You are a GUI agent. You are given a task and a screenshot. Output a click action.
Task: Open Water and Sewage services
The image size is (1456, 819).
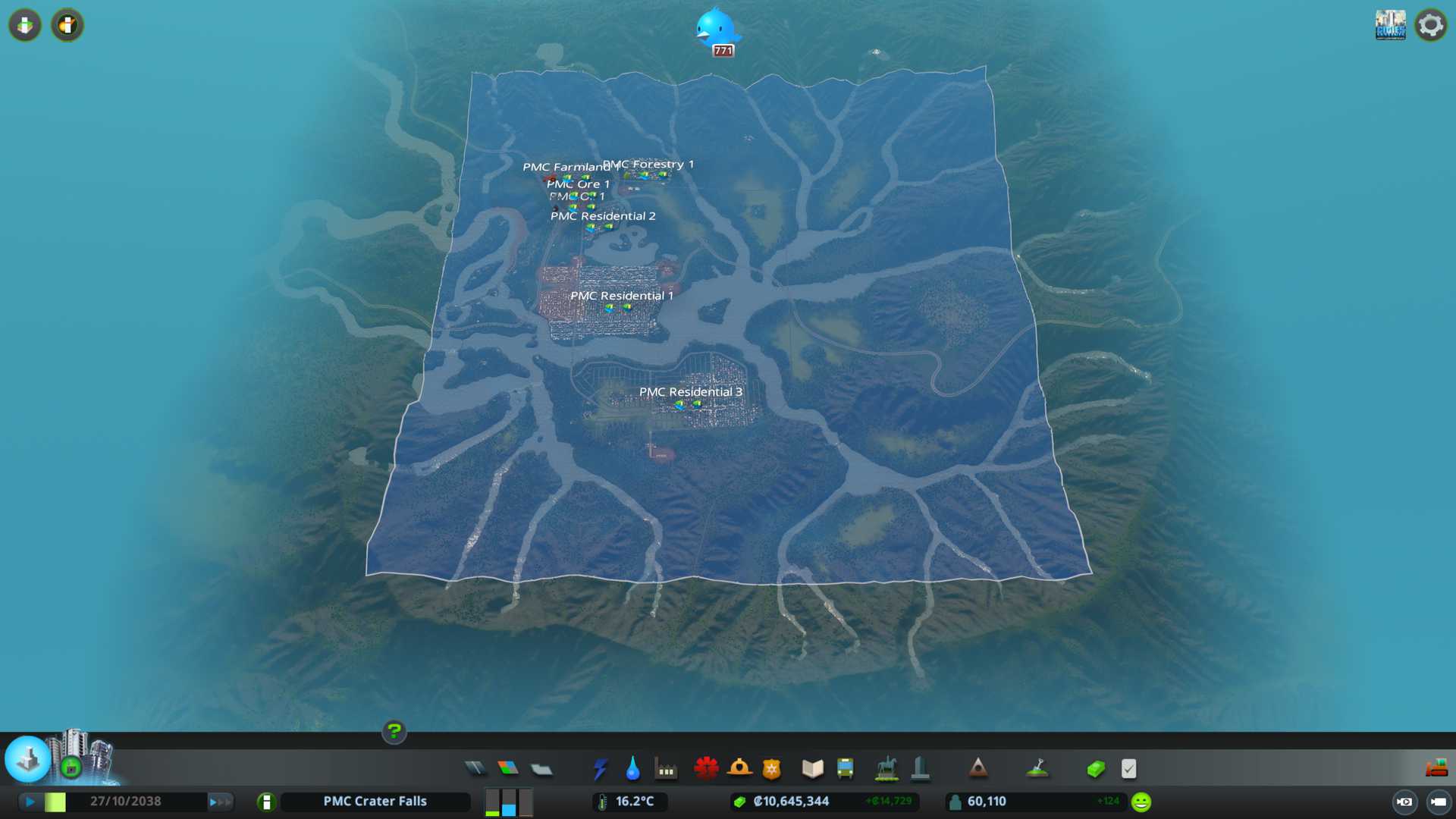click(x=632, y=769)
